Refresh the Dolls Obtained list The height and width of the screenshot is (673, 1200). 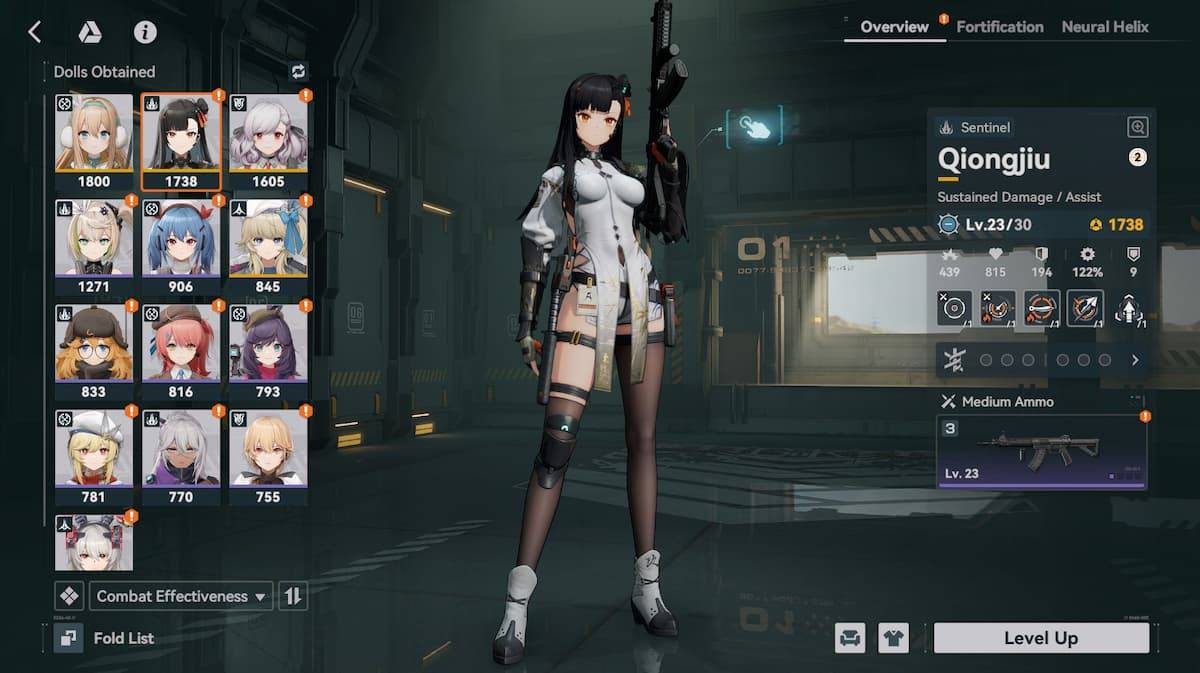(298, 71)
